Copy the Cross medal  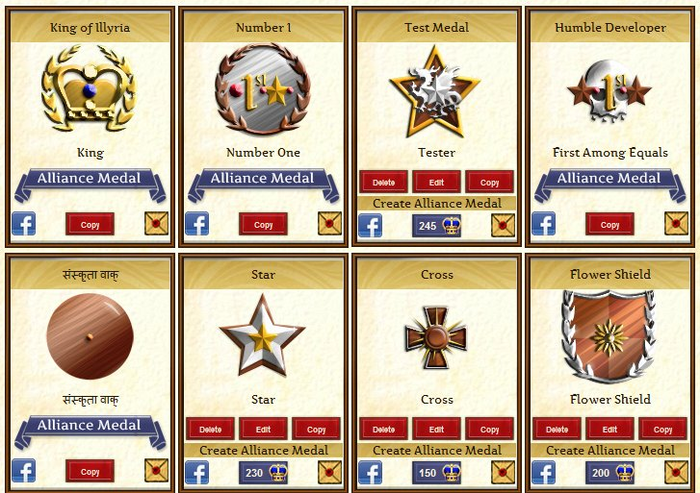click(490, 429)
